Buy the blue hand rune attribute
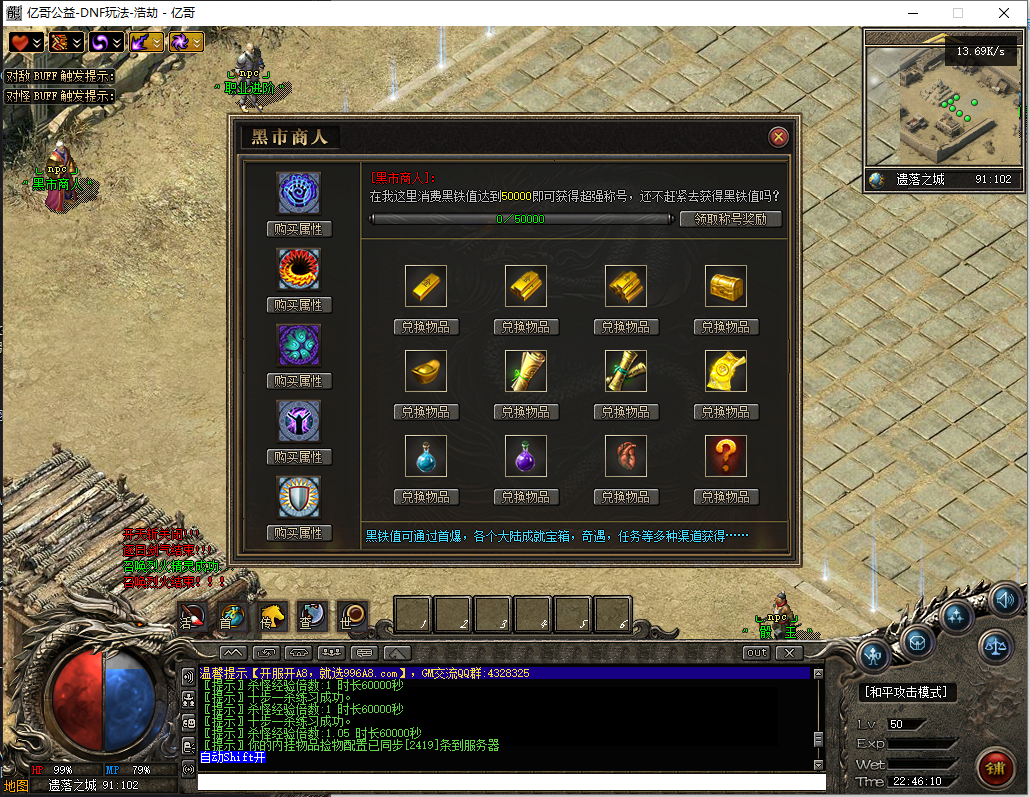The image size is (1030, 797). pos(299,229)
